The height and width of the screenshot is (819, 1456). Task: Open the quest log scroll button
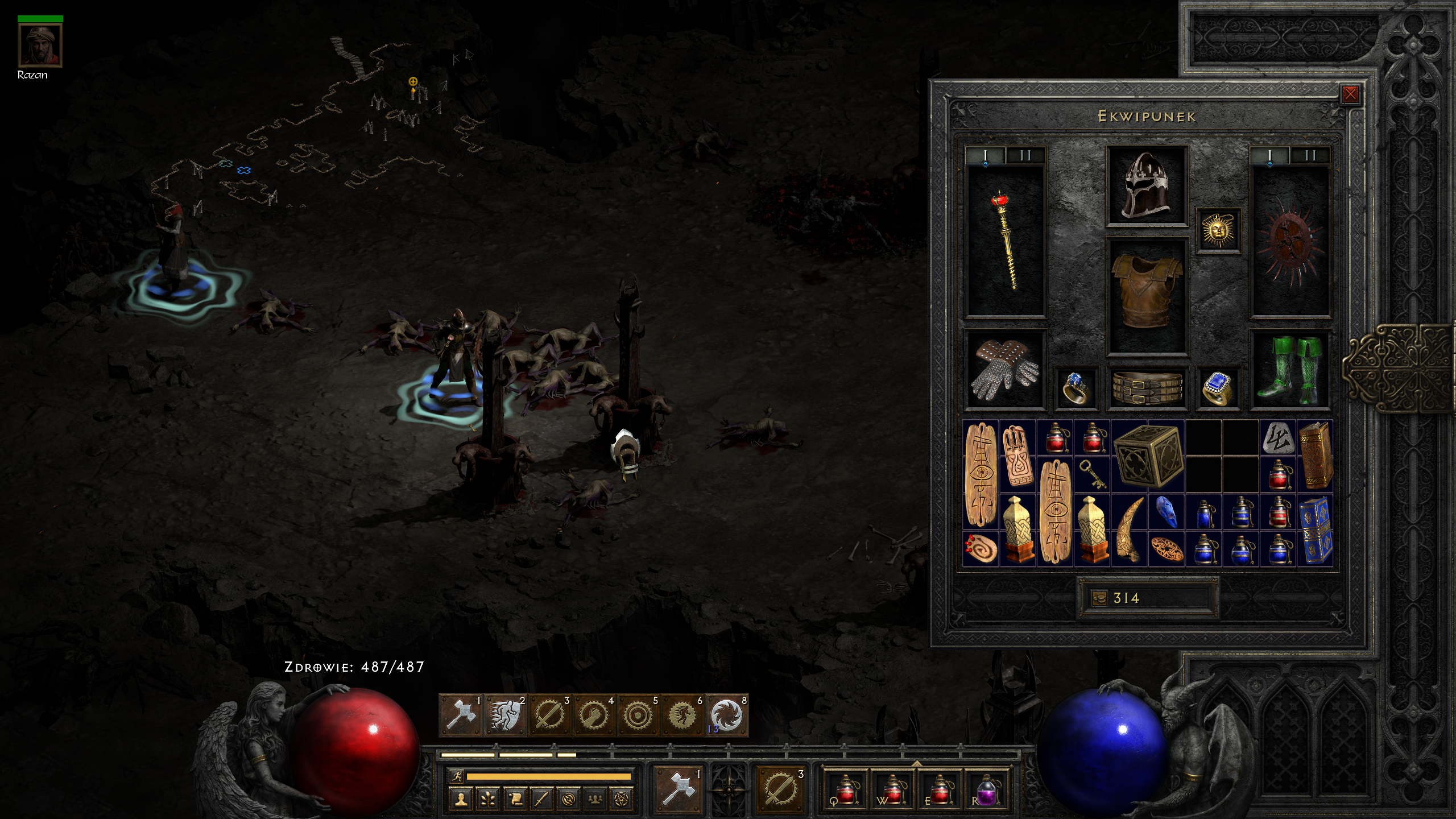click(515, 799)
